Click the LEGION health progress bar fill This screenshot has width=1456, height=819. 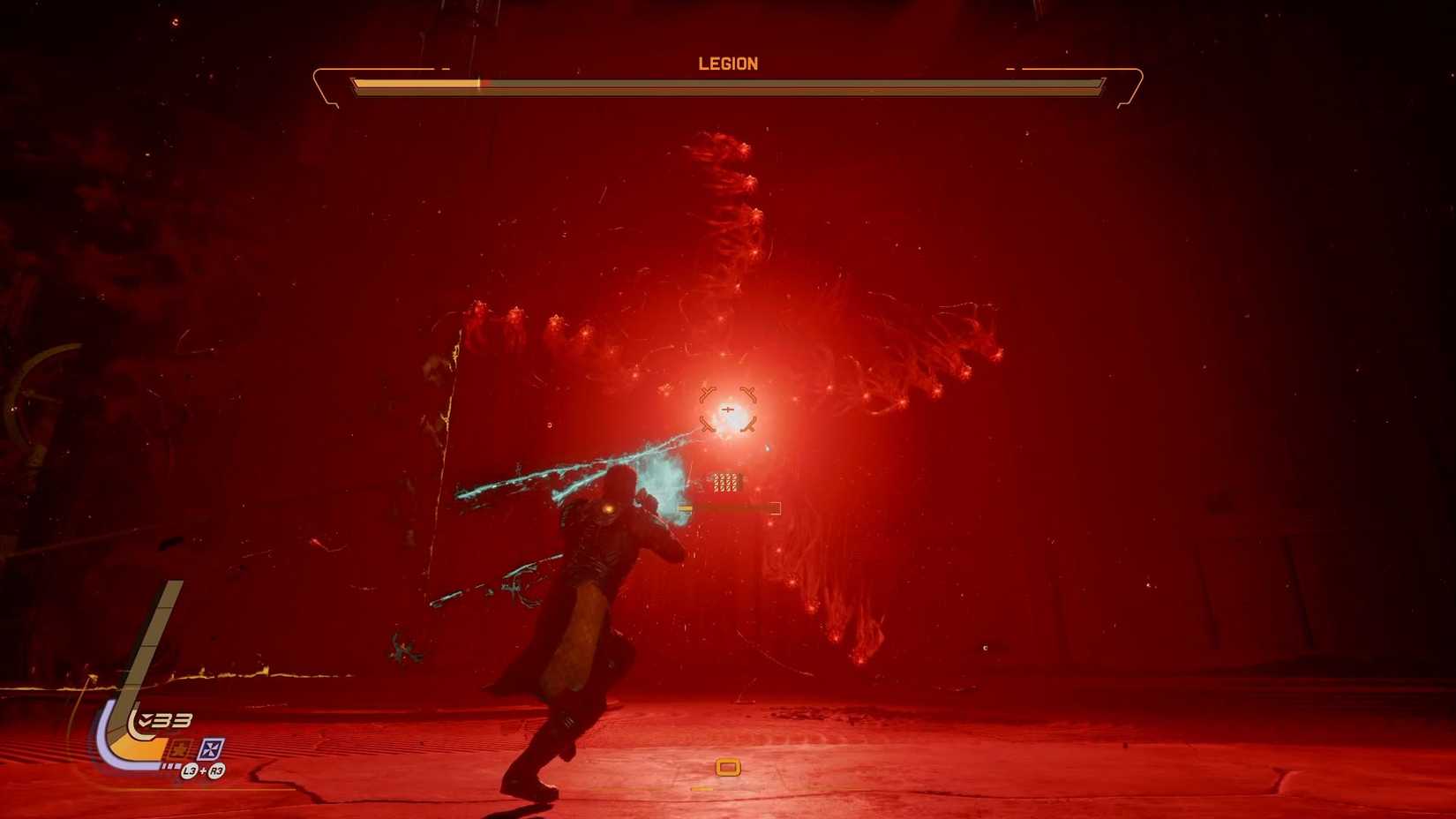coord(415,83)
